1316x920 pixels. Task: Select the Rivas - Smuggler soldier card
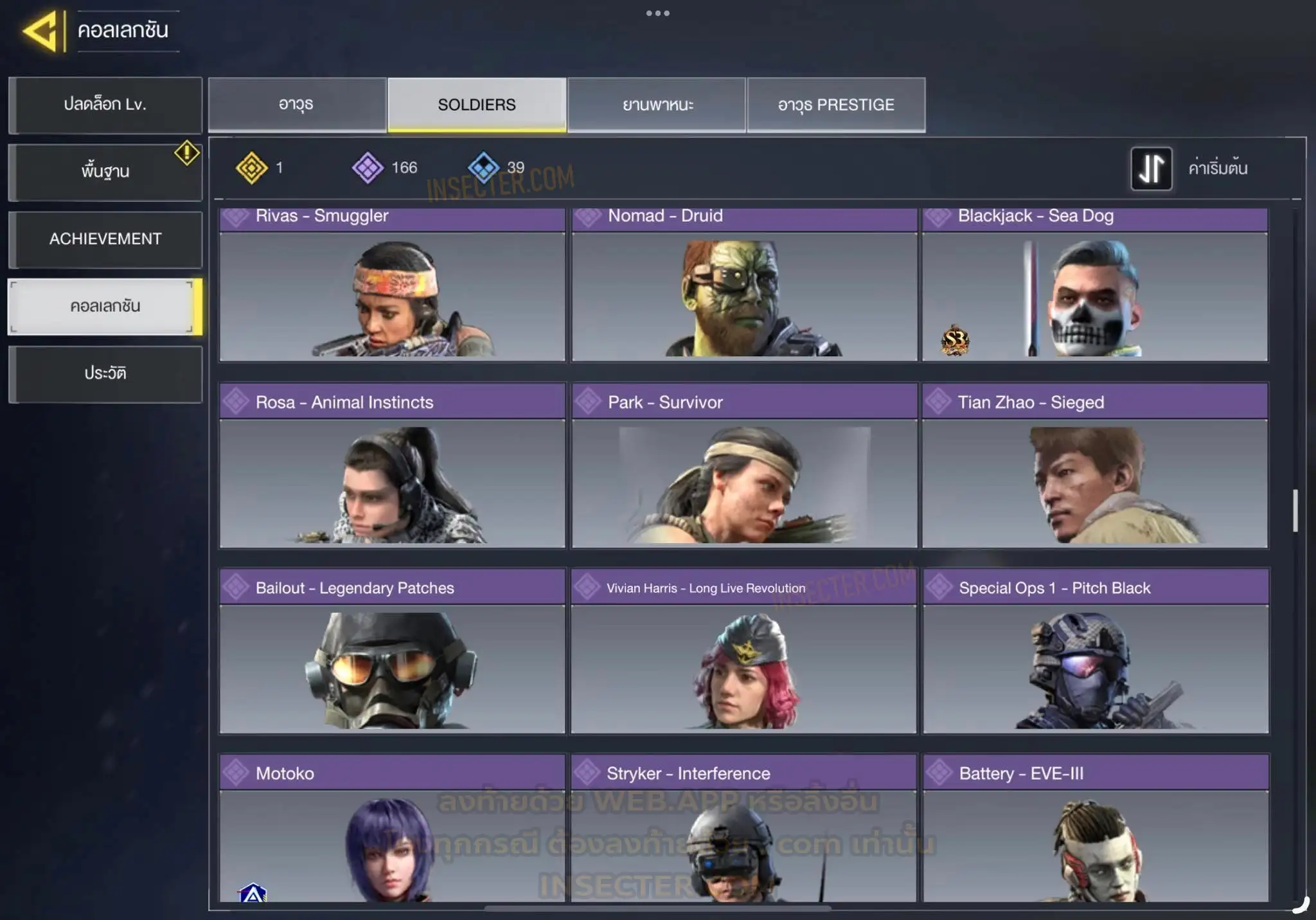click(x=392, y=286)
